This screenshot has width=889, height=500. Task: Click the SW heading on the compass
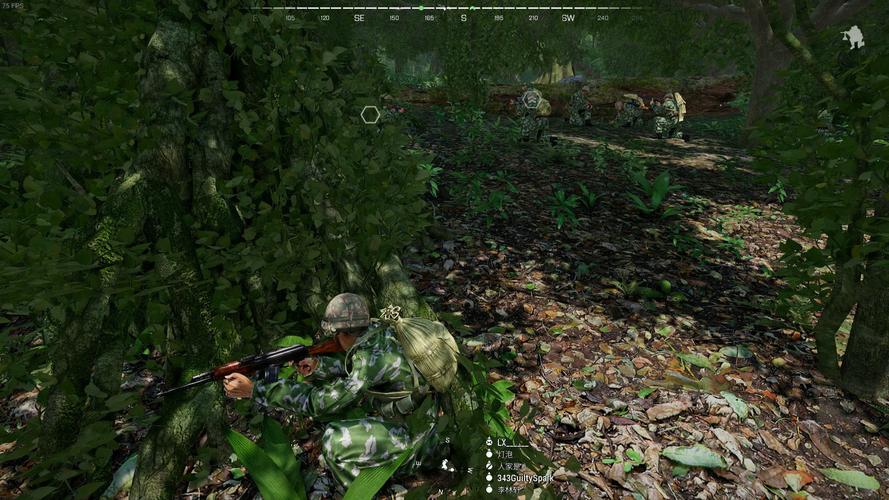tap(568, 18)
